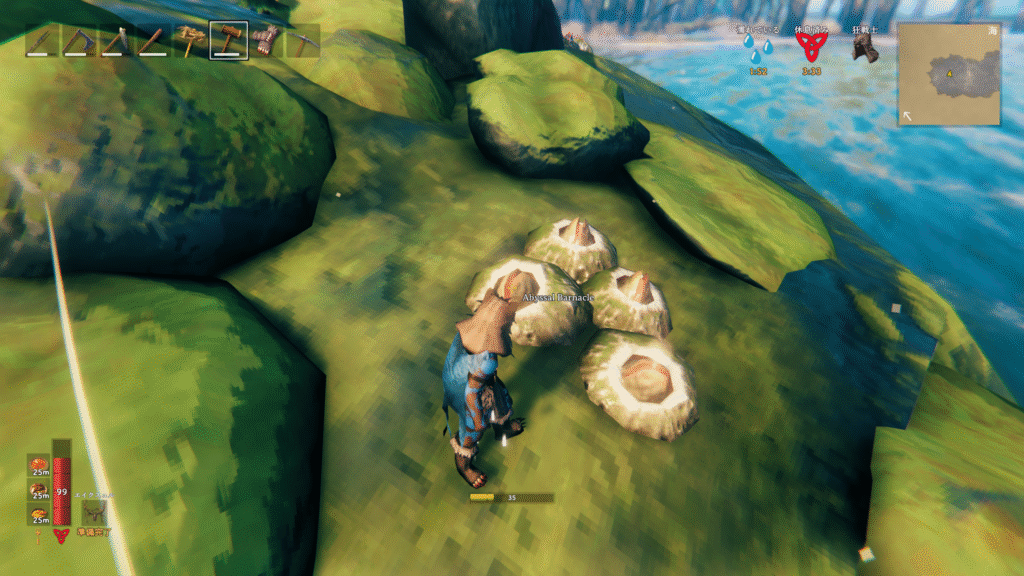Select the spear in the first hotbar slot
Screen dimensions: 1024x576
42,41
